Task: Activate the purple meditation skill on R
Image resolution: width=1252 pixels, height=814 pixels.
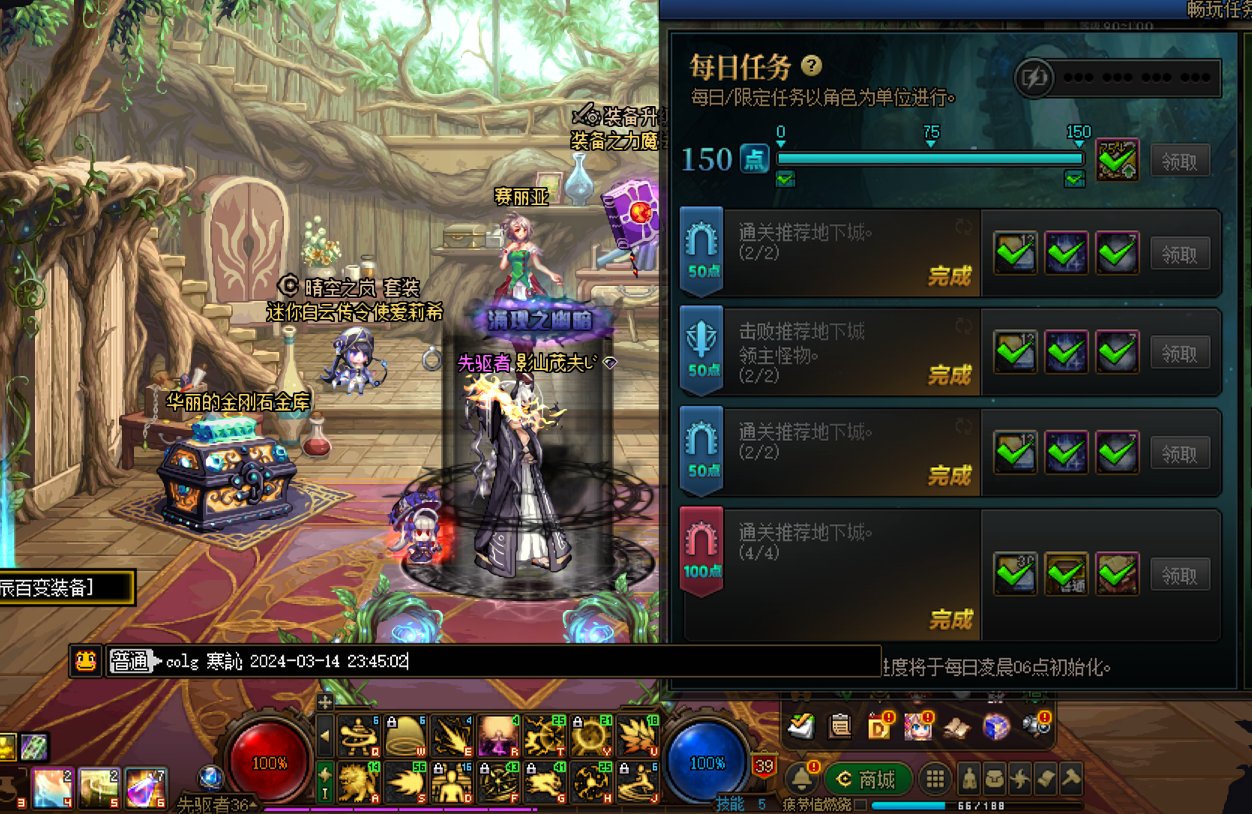Action: [497, 735]
